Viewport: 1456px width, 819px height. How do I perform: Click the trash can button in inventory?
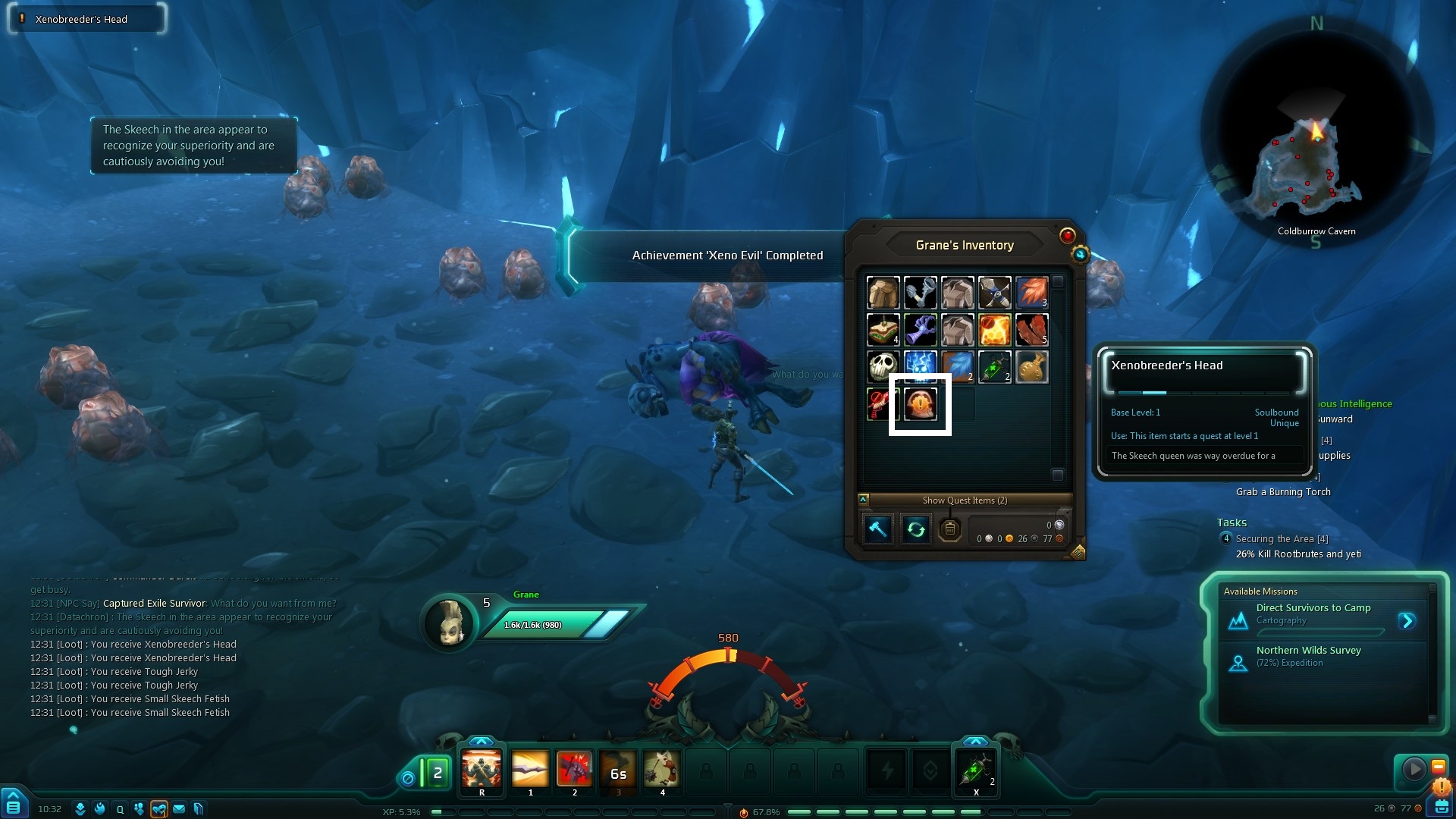pyautogui.click(x=950, y=529)
